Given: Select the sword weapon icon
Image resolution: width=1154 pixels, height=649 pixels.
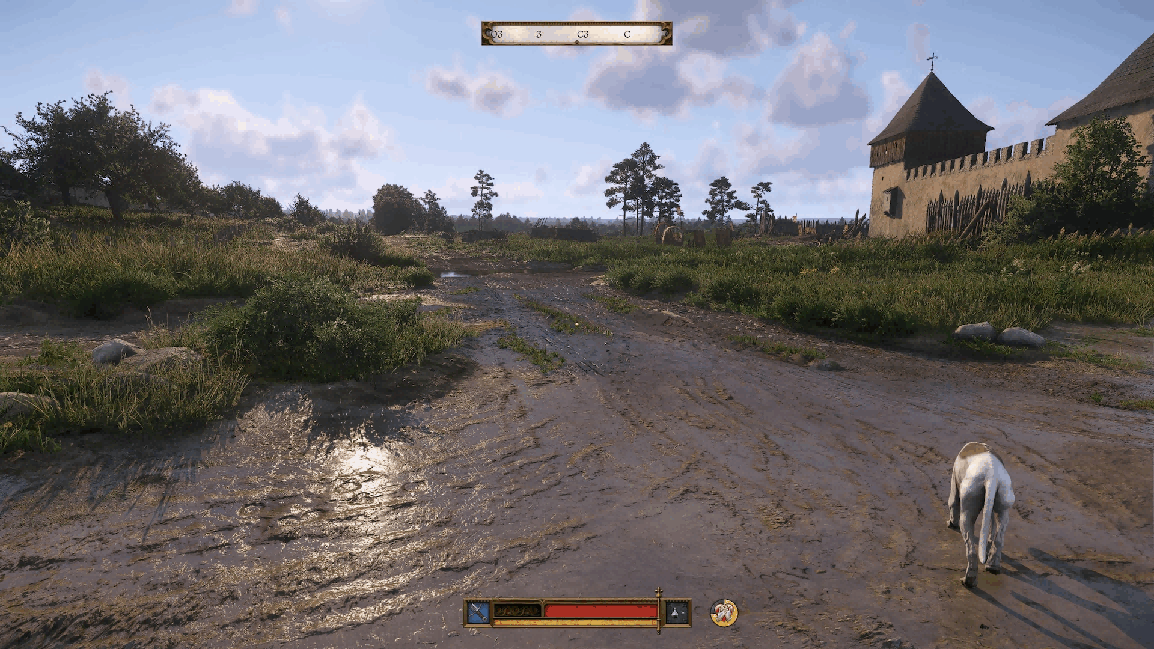Looking at the screenshot, I should tap(478, 612).
